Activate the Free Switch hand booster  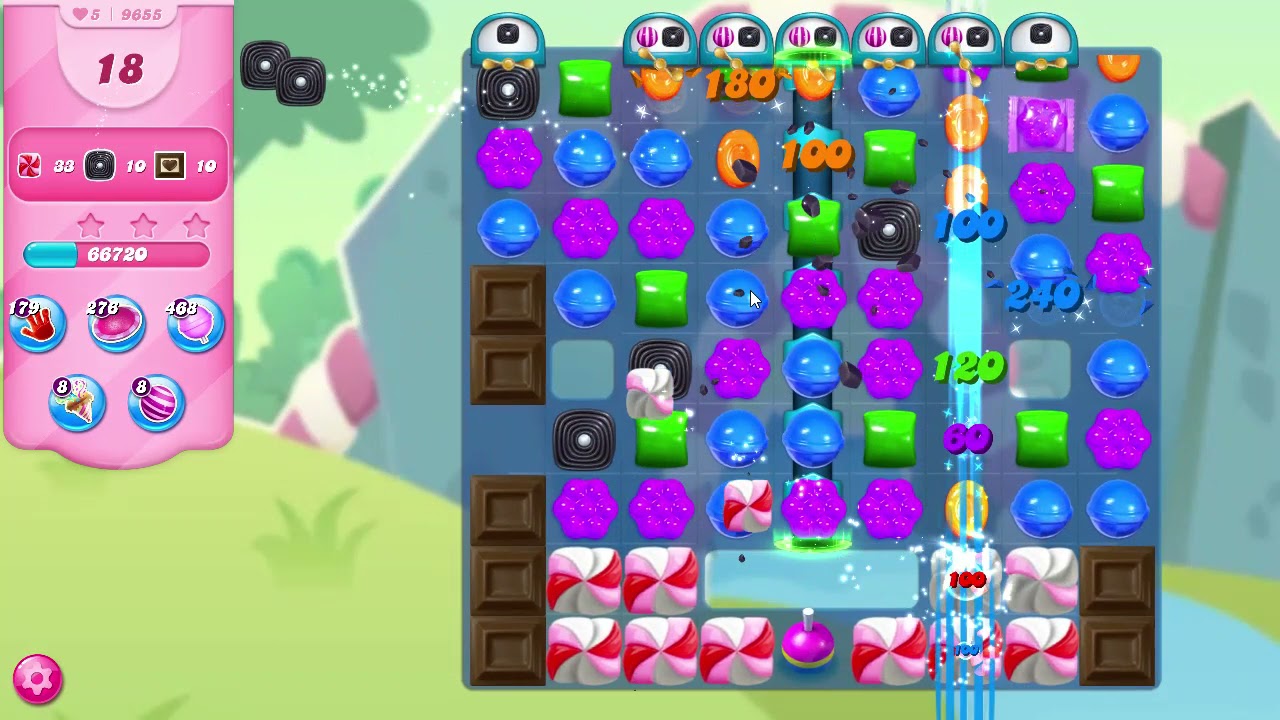coord(37,322)
